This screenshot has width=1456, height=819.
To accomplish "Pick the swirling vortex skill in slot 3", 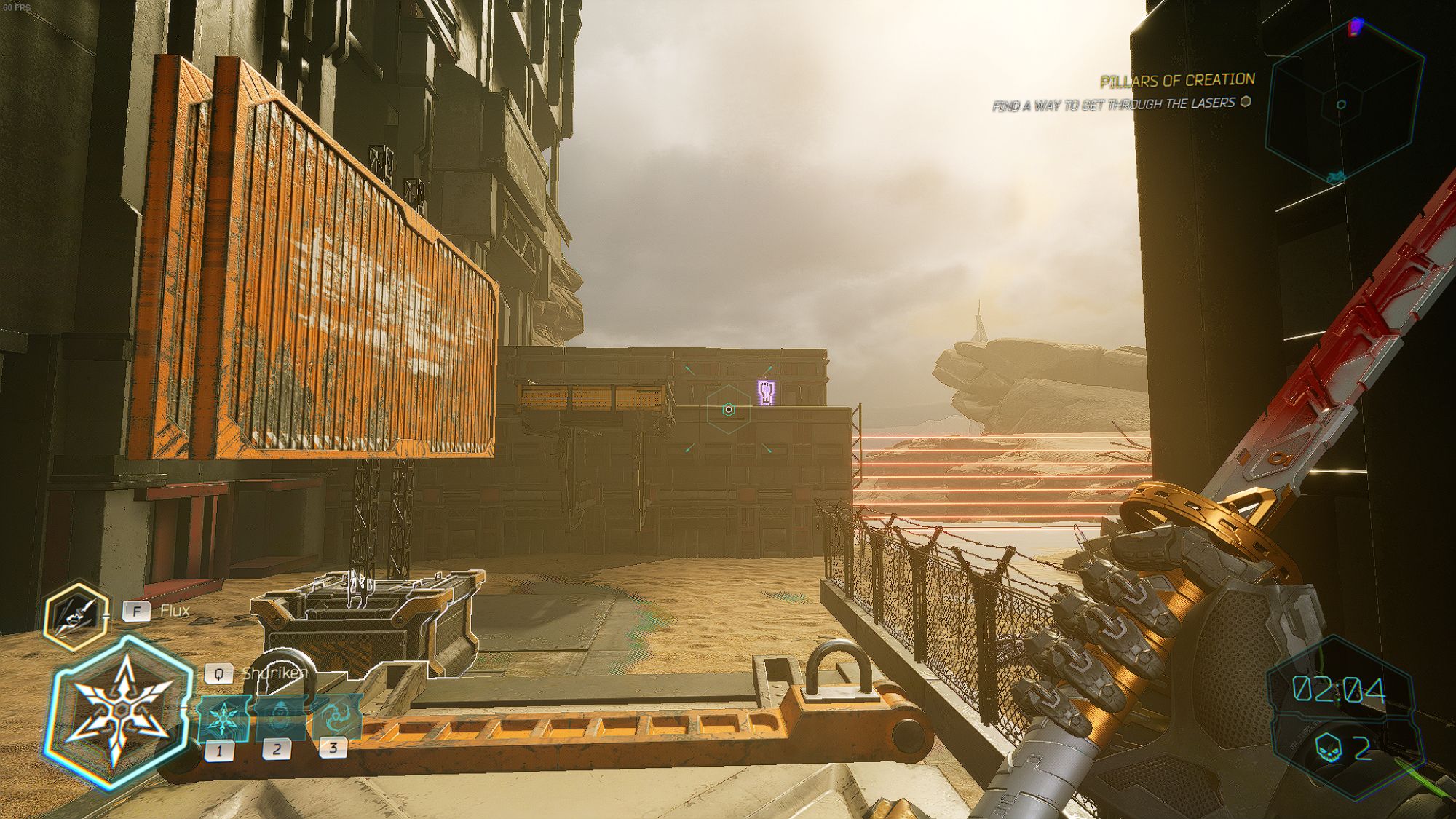I will point(336,716).
